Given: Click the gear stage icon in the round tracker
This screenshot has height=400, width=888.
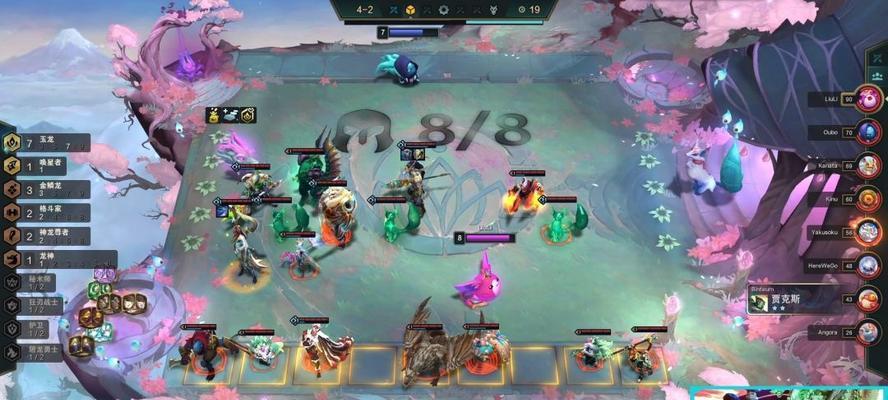Looking at the screenshot, I should coord(444,9).
